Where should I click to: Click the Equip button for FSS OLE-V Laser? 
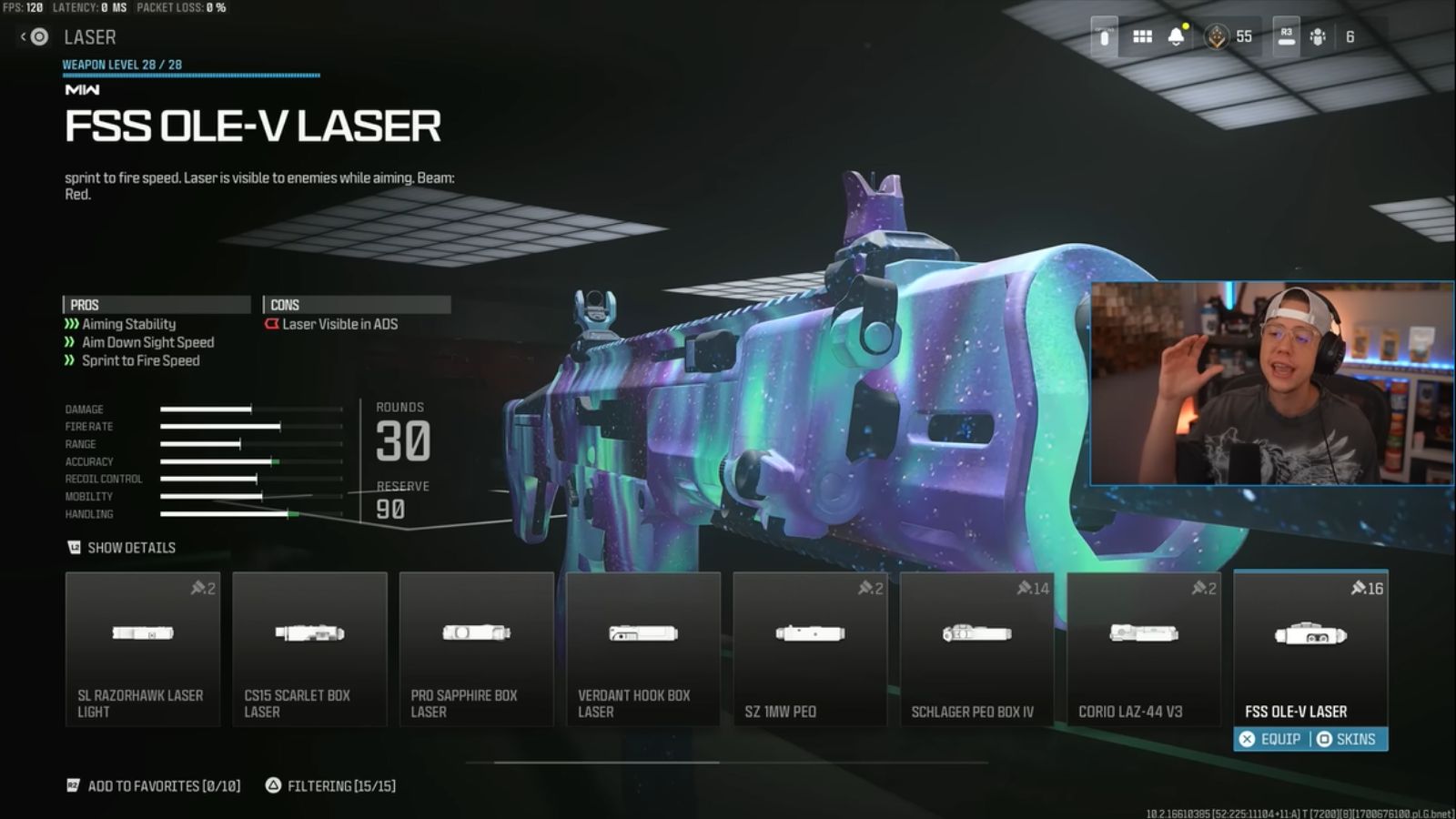(1272, 740)
